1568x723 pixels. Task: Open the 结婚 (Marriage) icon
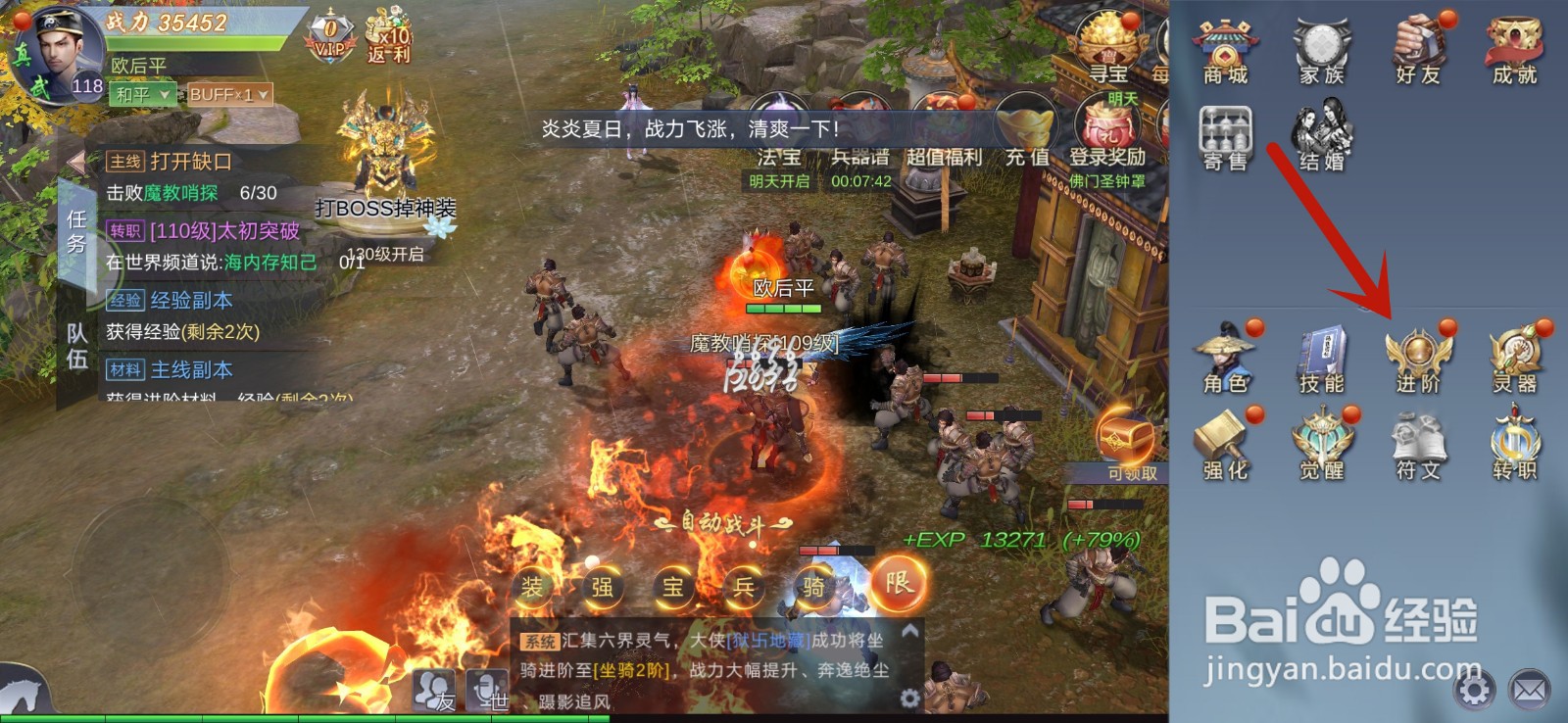coord(1322,137)
